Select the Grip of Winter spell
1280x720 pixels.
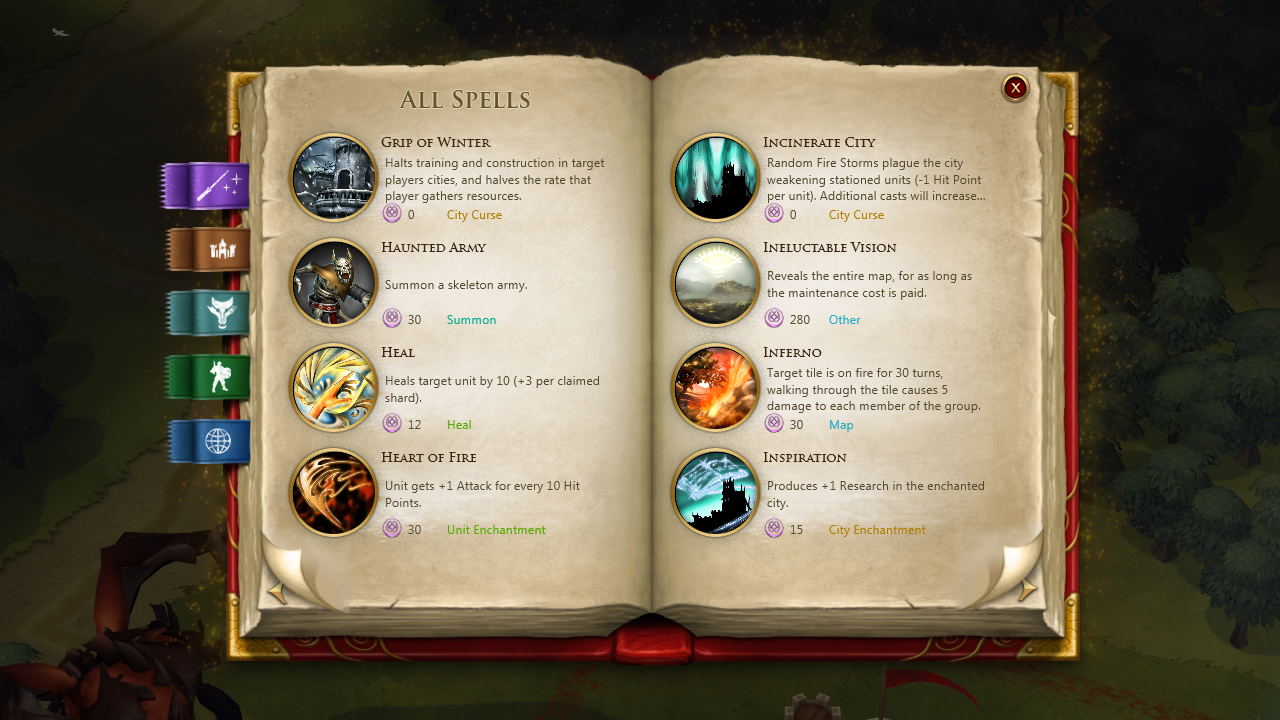click(x=334, y=178)
